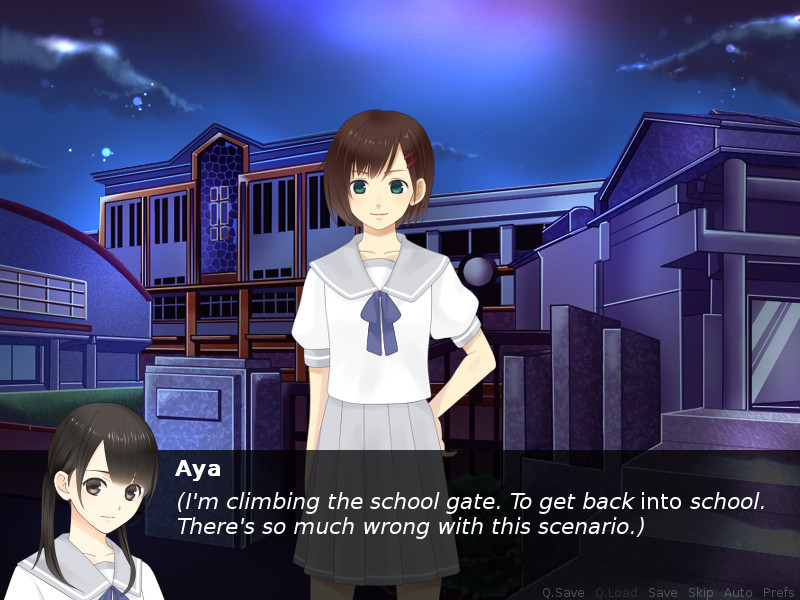800x600 pixels.
Task: Open the Prefs settings screen
Action: pyautogui.click(x=778, y=592)
